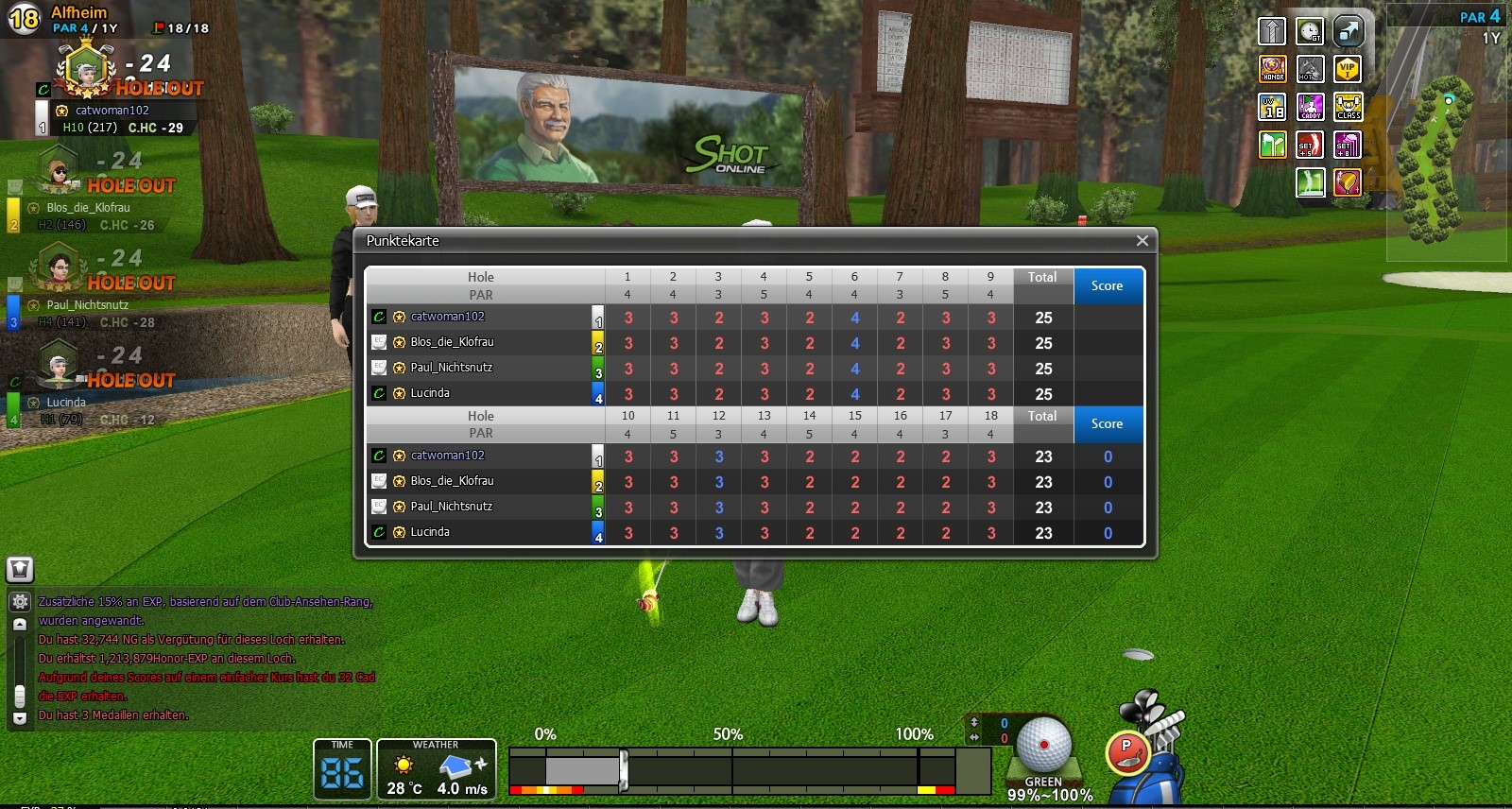Close the Punktekarte scorecard window
The width and height of the screenshot is (1512, 809).
coord(1142,241)
